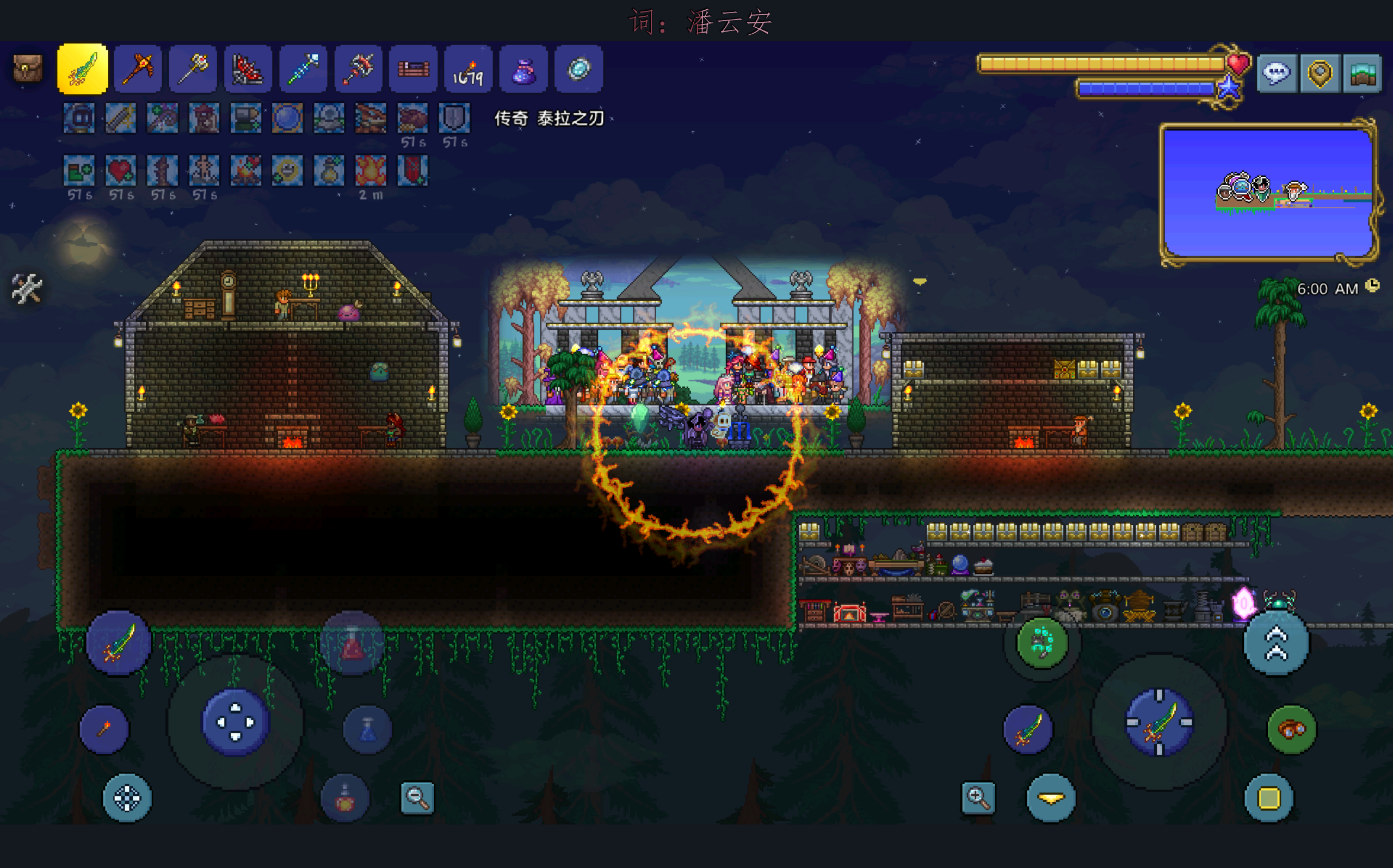Viewport: 1393px width, 868px height.
Task: Select the orange pickaxe hotbar slot
Action: tap(138, 69)
